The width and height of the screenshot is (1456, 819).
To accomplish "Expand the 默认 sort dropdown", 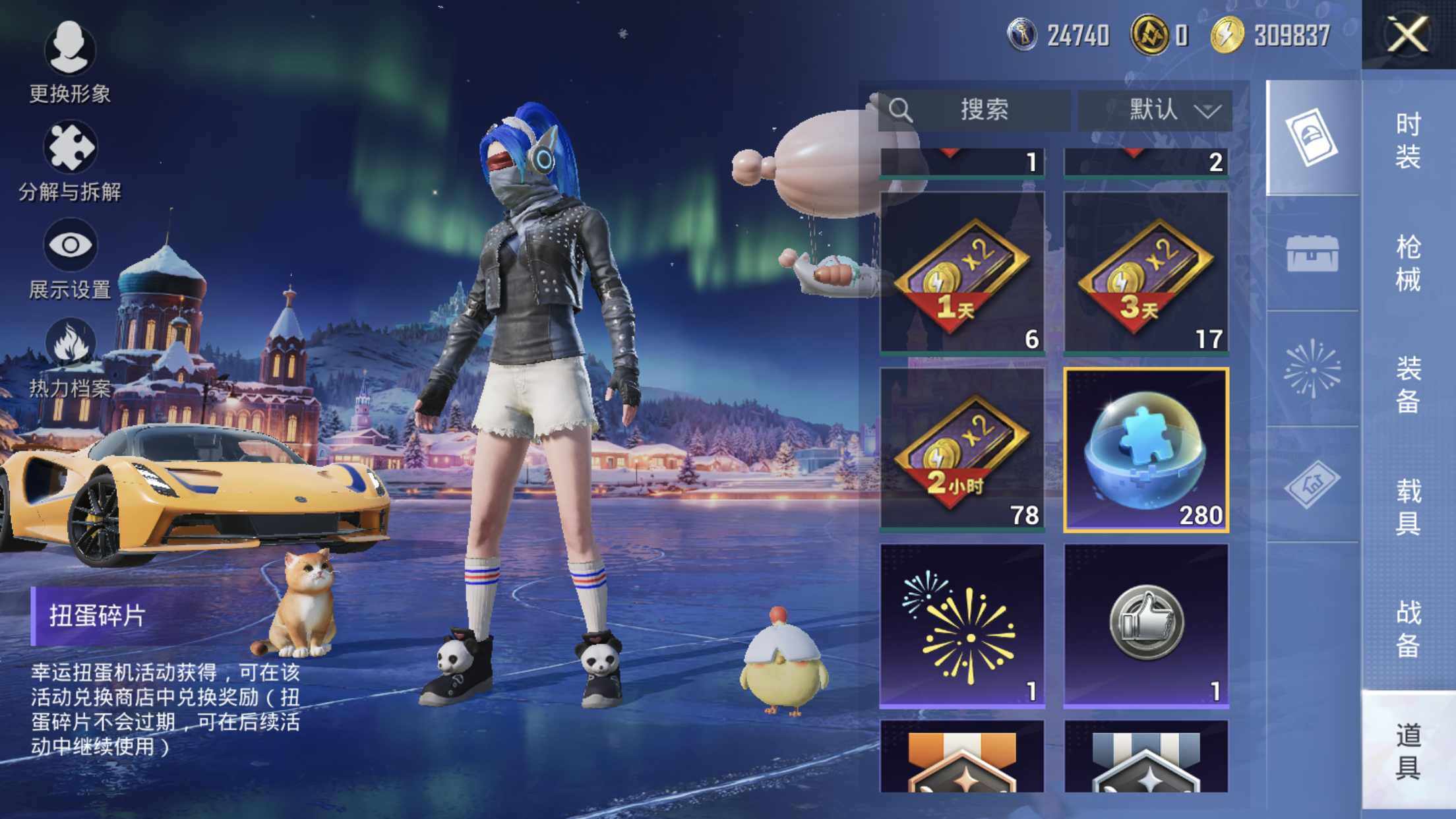I will (1155, 109).
